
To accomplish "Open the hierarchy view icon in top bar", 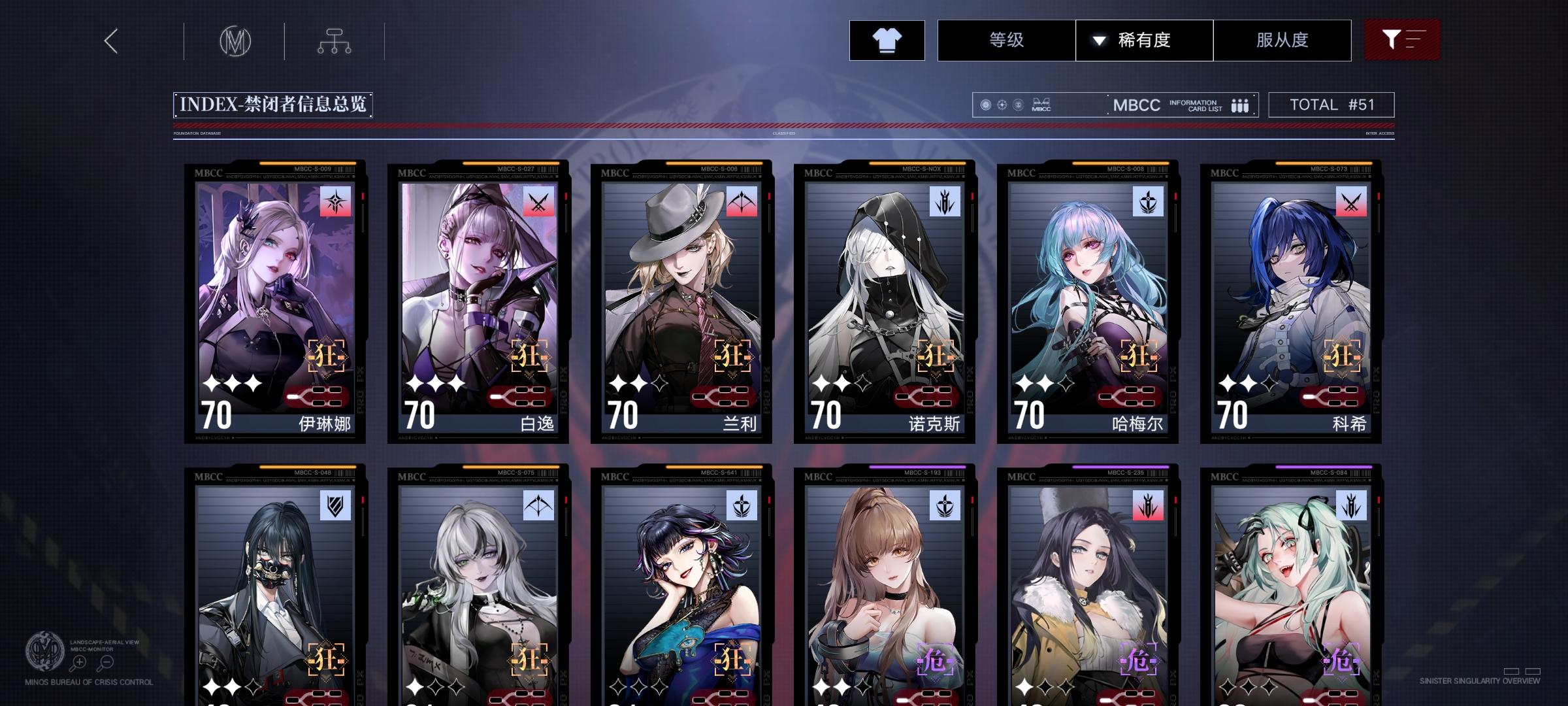I will 335,41.
